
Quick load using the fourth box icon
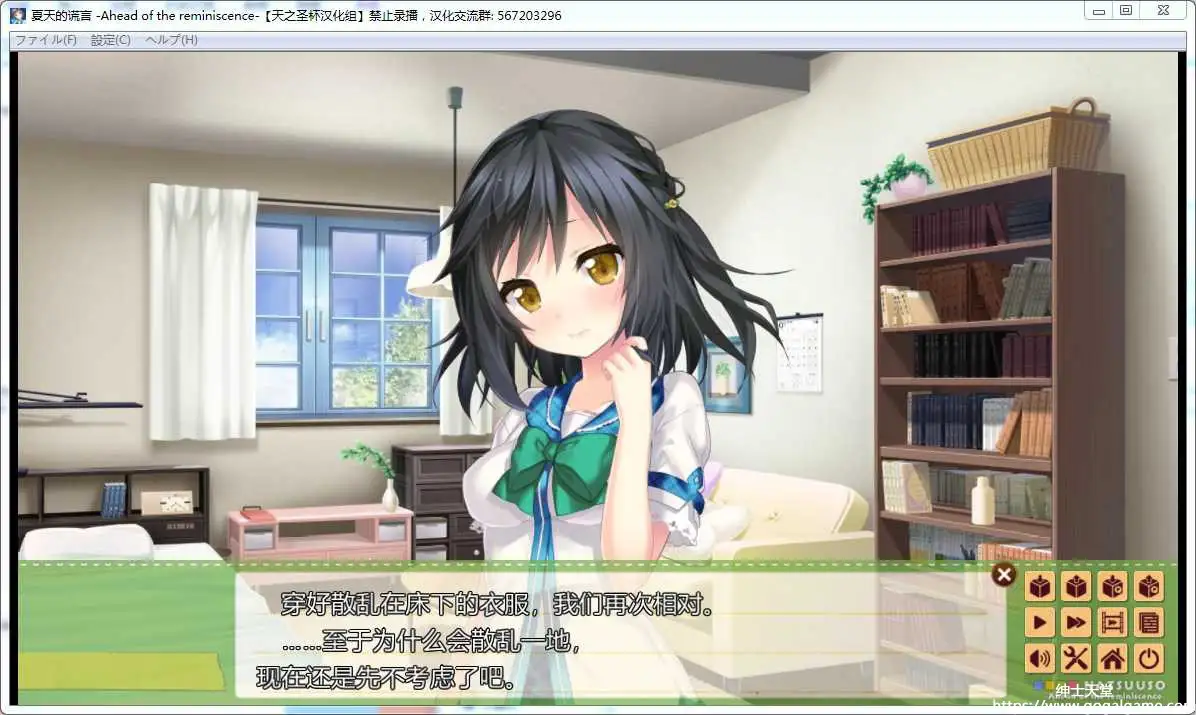click(x=1149, y=587)
